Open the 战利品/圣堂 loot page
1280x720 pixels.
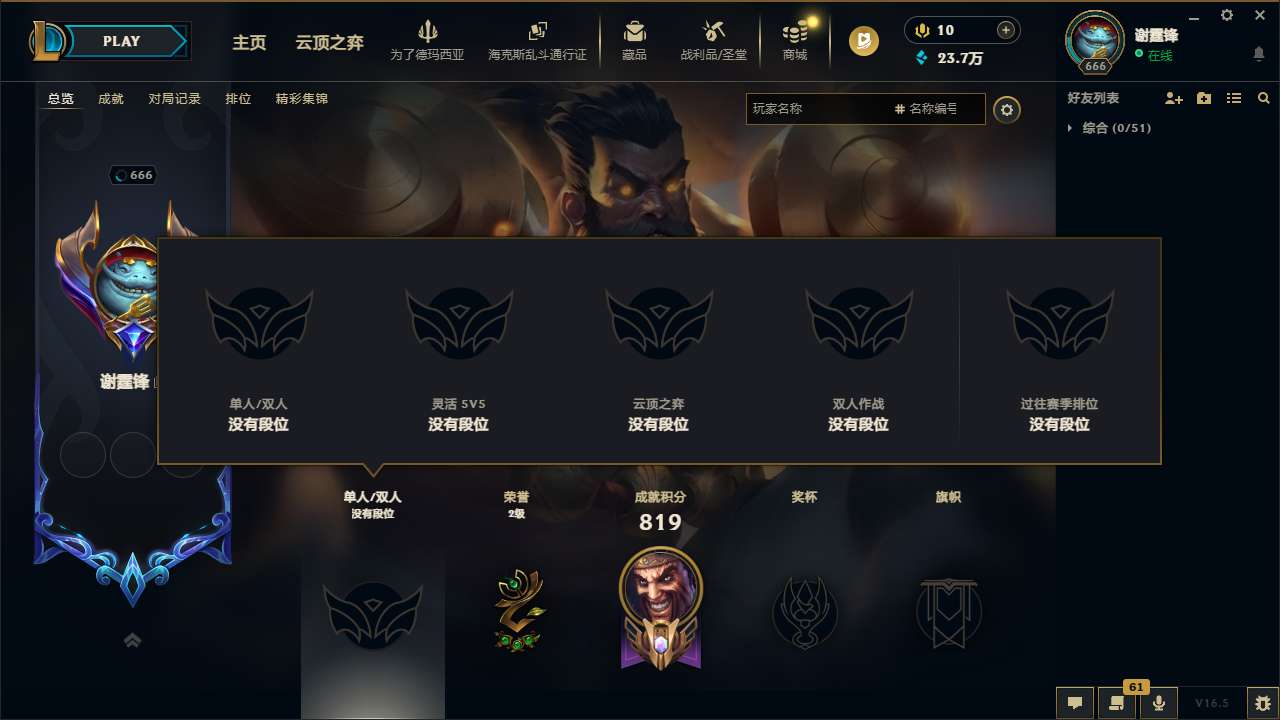pyautogui.click(x=713, y=41)
